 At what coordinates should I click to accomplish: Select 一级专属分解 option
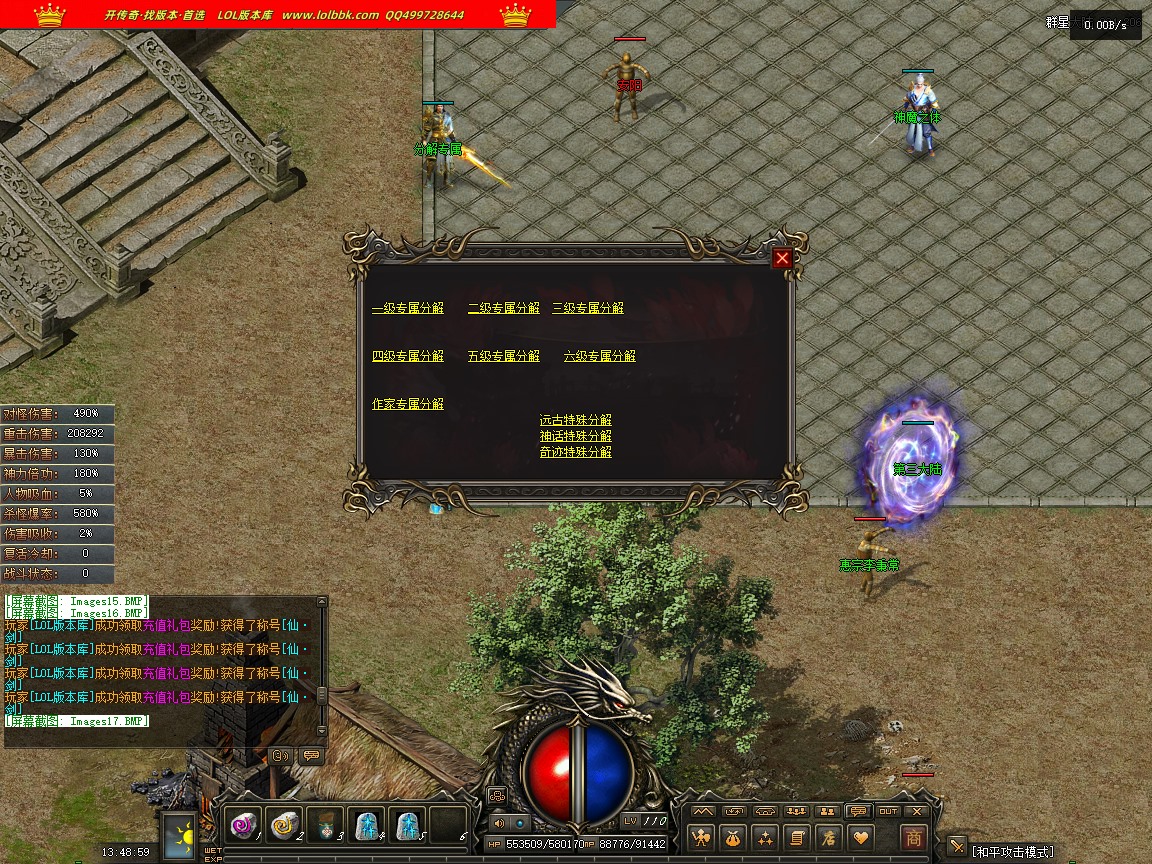(407, 308)
